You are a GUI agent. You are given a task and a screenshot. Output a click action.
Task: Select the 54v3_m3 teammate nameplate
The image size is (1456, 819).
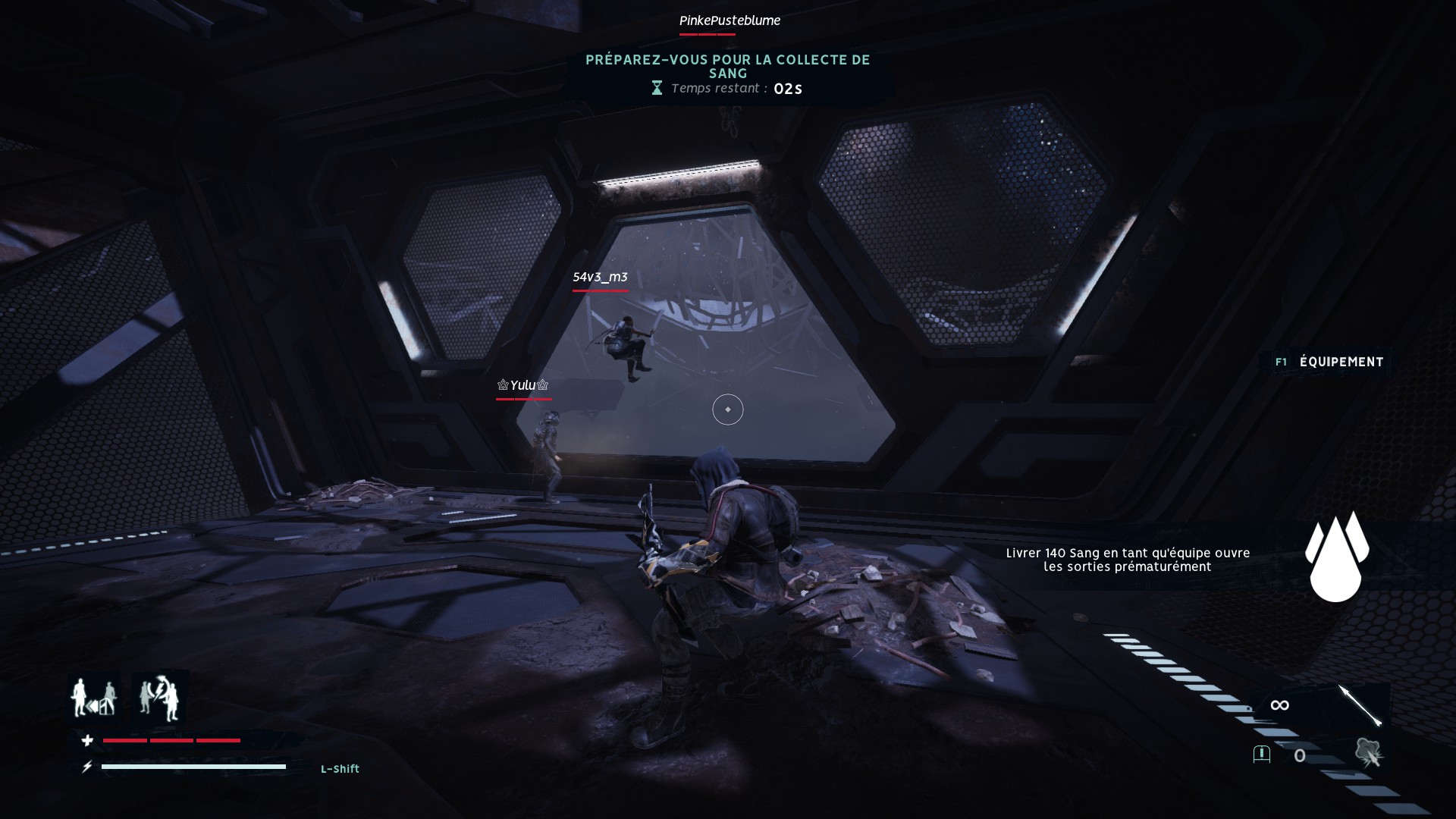point(600,278)
